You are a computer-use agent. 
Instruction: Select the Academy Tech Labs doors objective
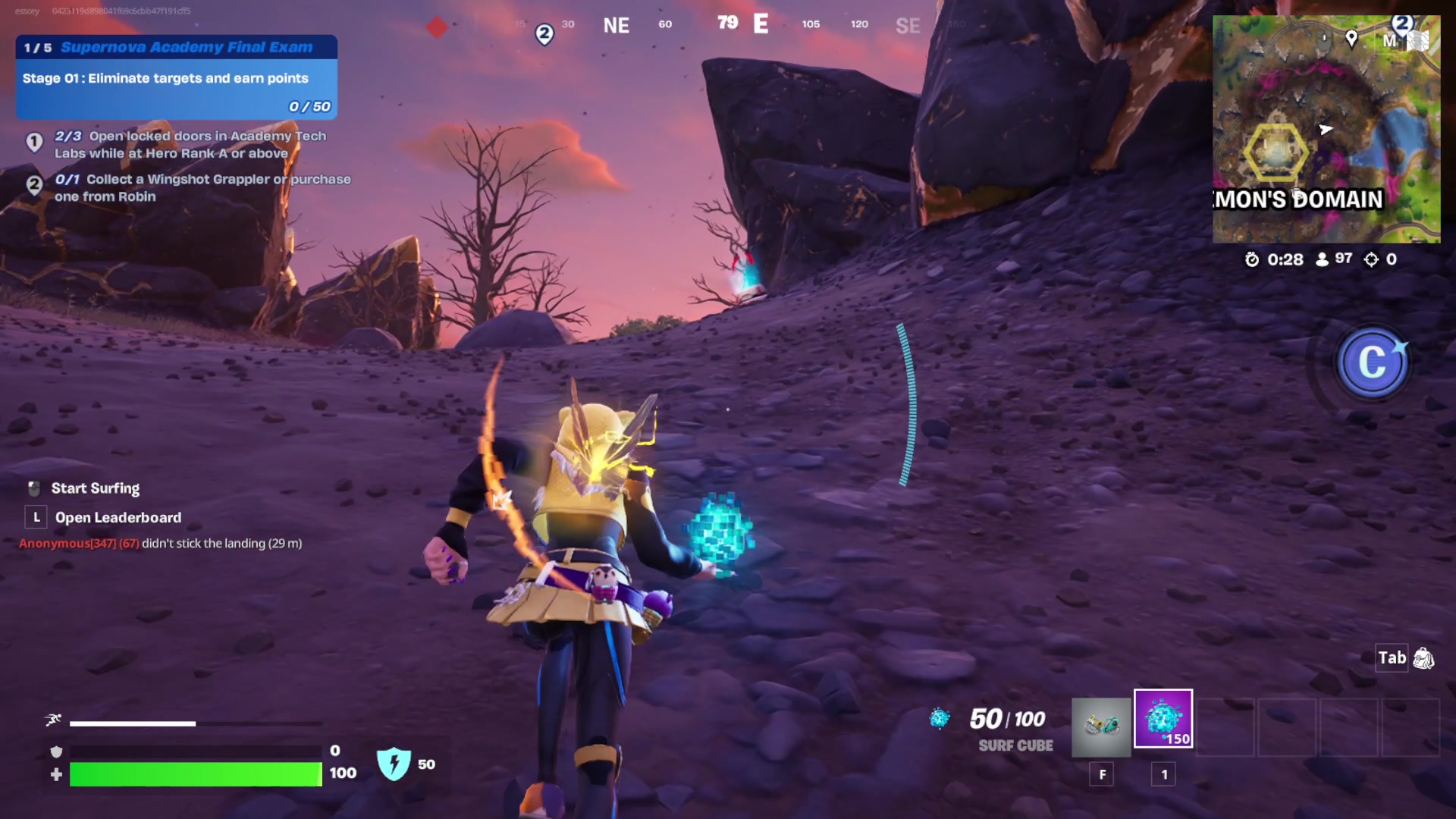click(190, 144)
